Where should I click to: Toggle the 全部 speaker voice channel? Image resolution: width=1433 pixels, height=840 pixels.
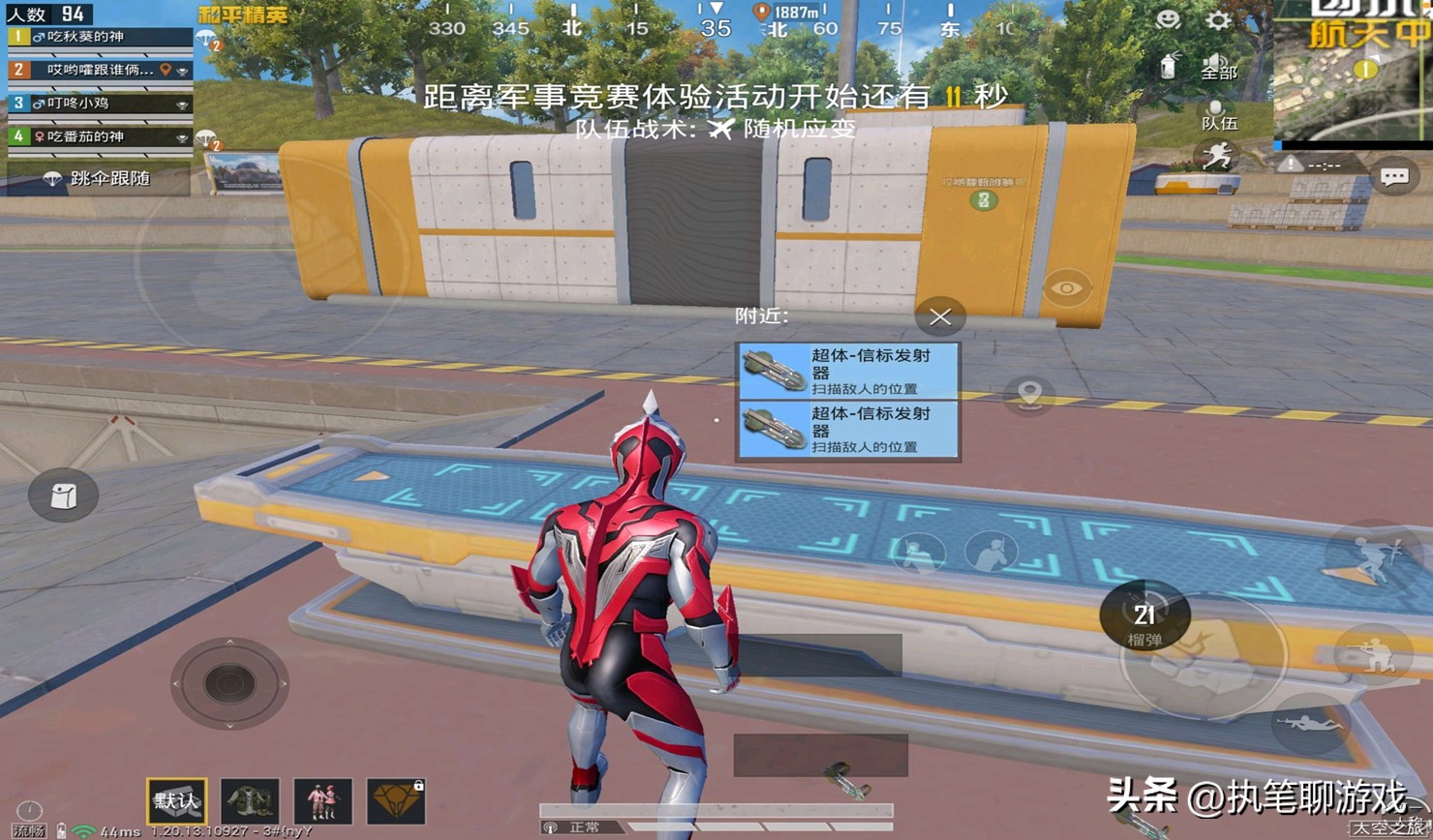1218,67
